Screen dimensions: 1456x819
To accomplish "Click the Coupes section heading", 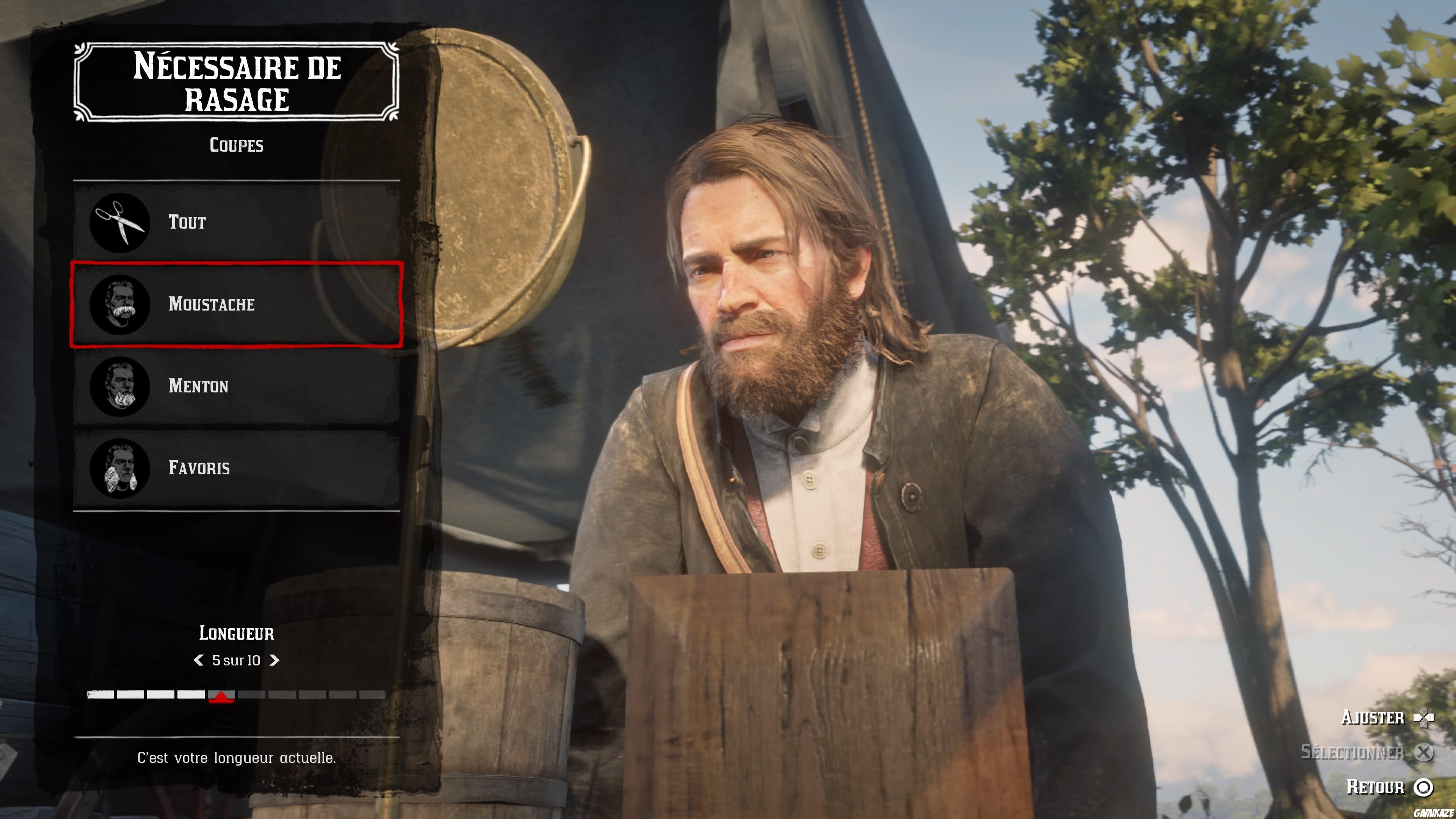I will tap(236, 145).
